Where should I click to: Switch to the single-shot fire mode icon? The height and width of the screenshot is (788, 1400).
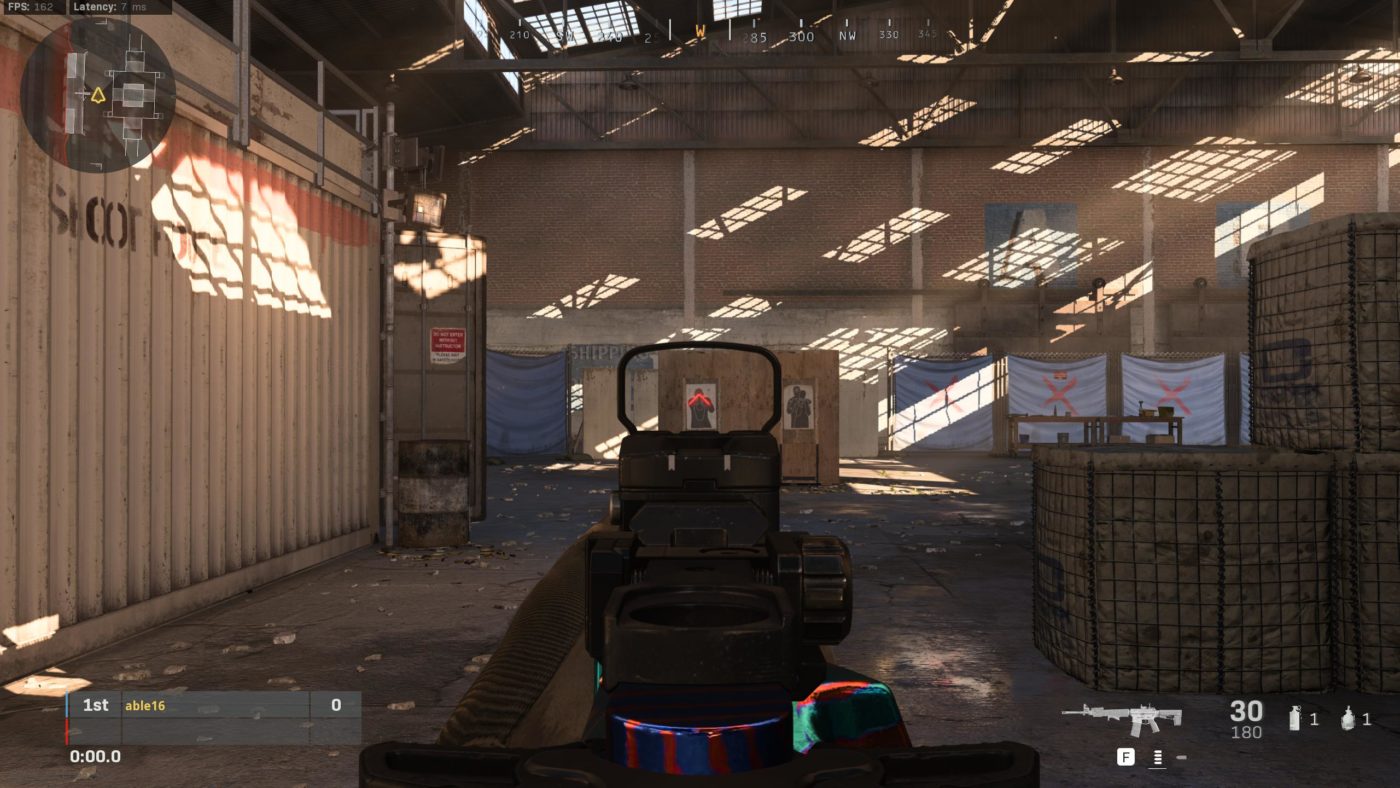pyautogui.click(x=1181, y=758)
